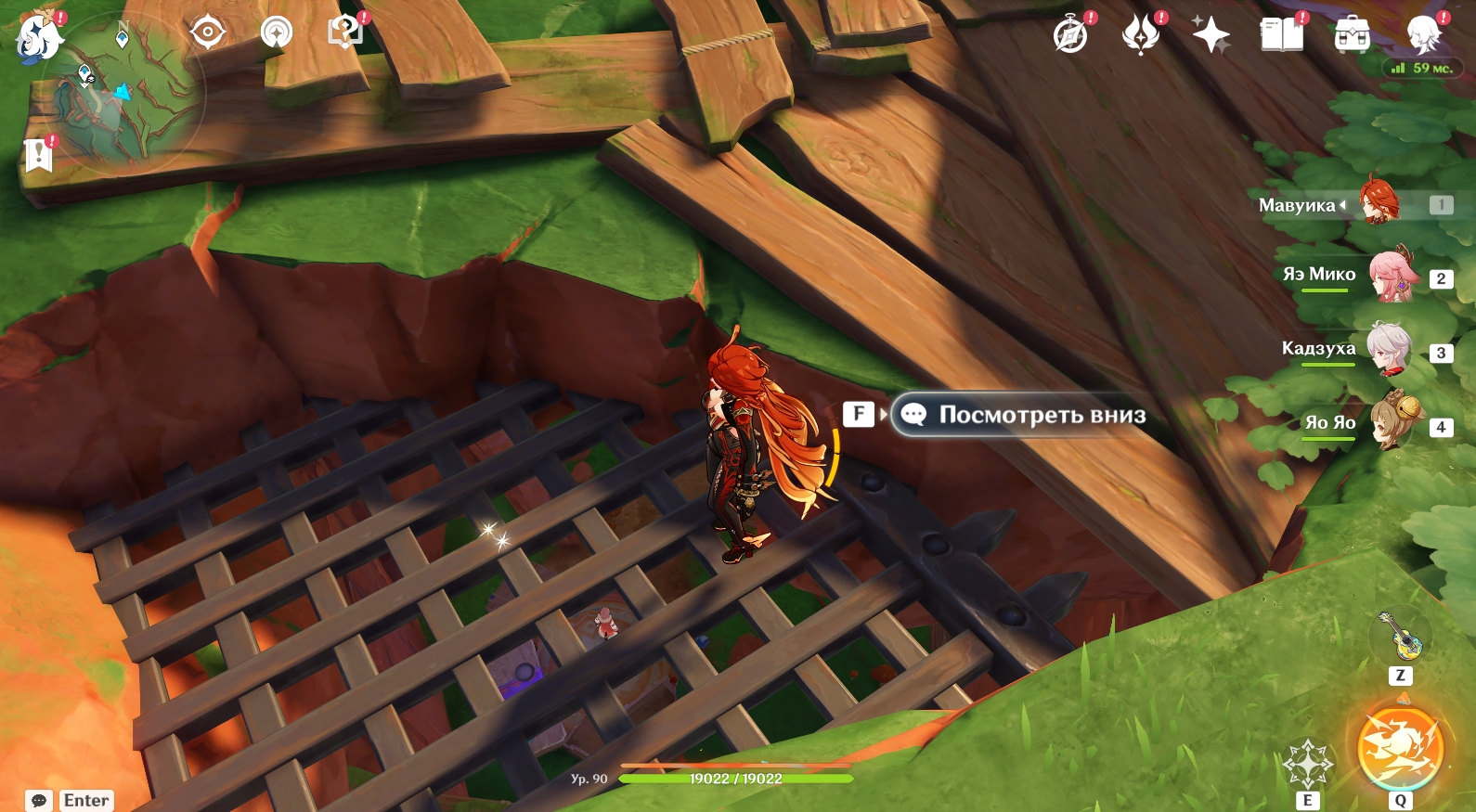Viewport: 1476px width, 812px height.
Task: Open the signal beacon icon
Action: [276, 32]
